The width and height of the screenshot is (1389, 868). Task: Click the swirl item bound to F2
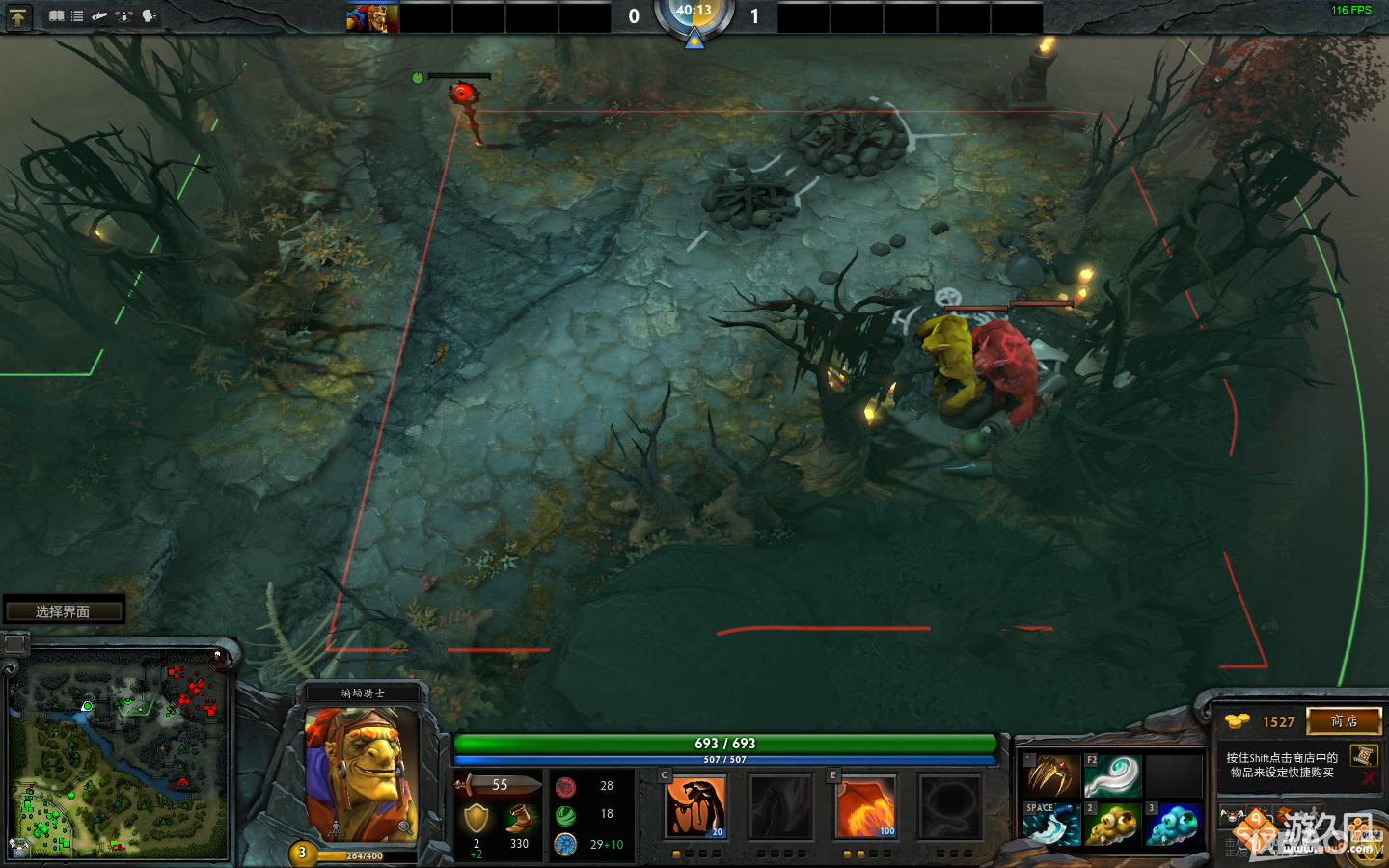pos(1112,774)
